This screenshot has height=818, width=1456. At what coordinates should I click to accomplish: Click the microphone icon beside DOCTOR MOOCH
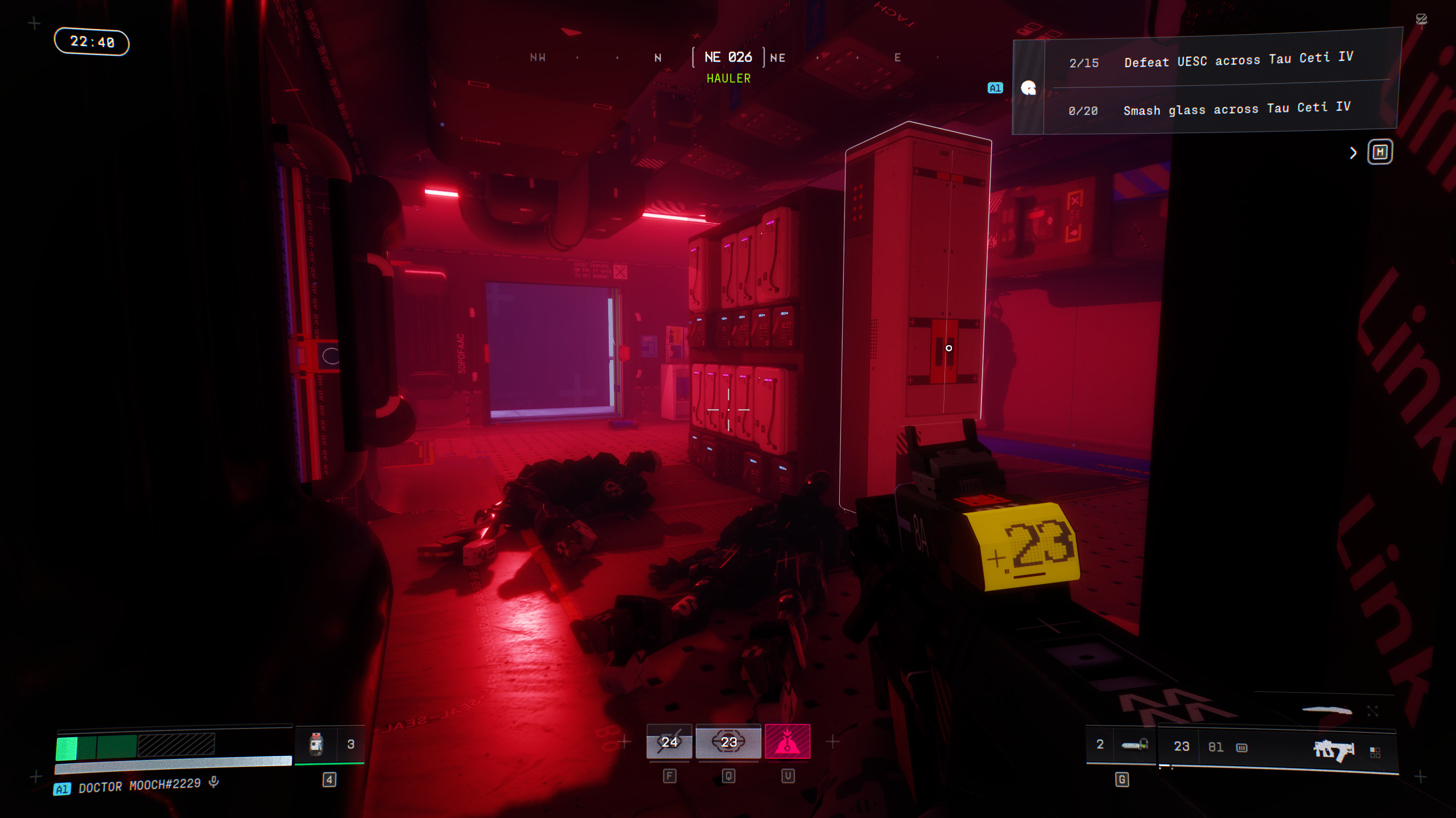214,782
